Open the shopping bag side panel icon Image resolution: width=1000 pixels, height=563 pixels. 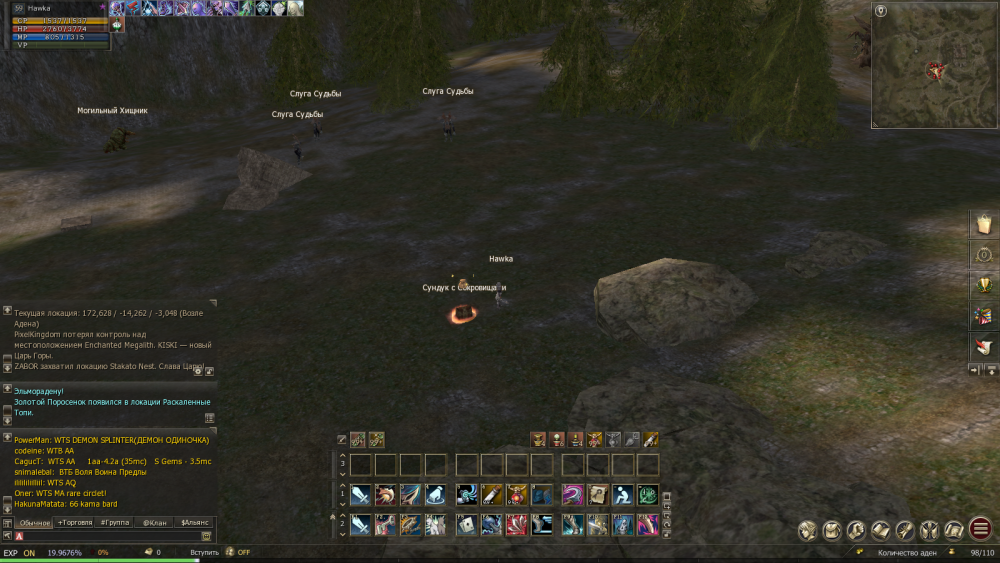pos(983,224)
